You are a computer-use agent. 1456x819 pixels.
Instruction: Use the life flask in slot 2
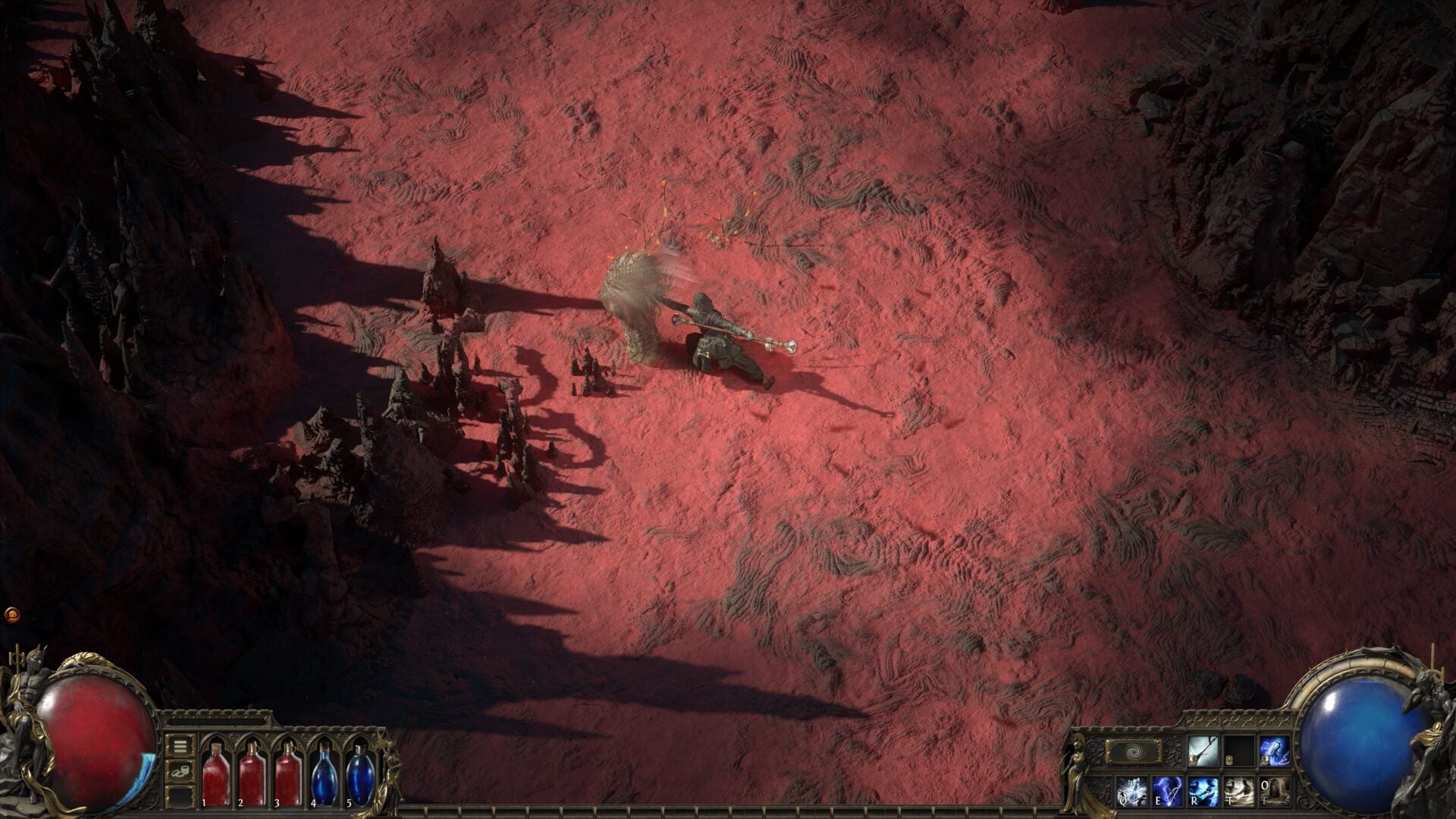tap(253, 773)
